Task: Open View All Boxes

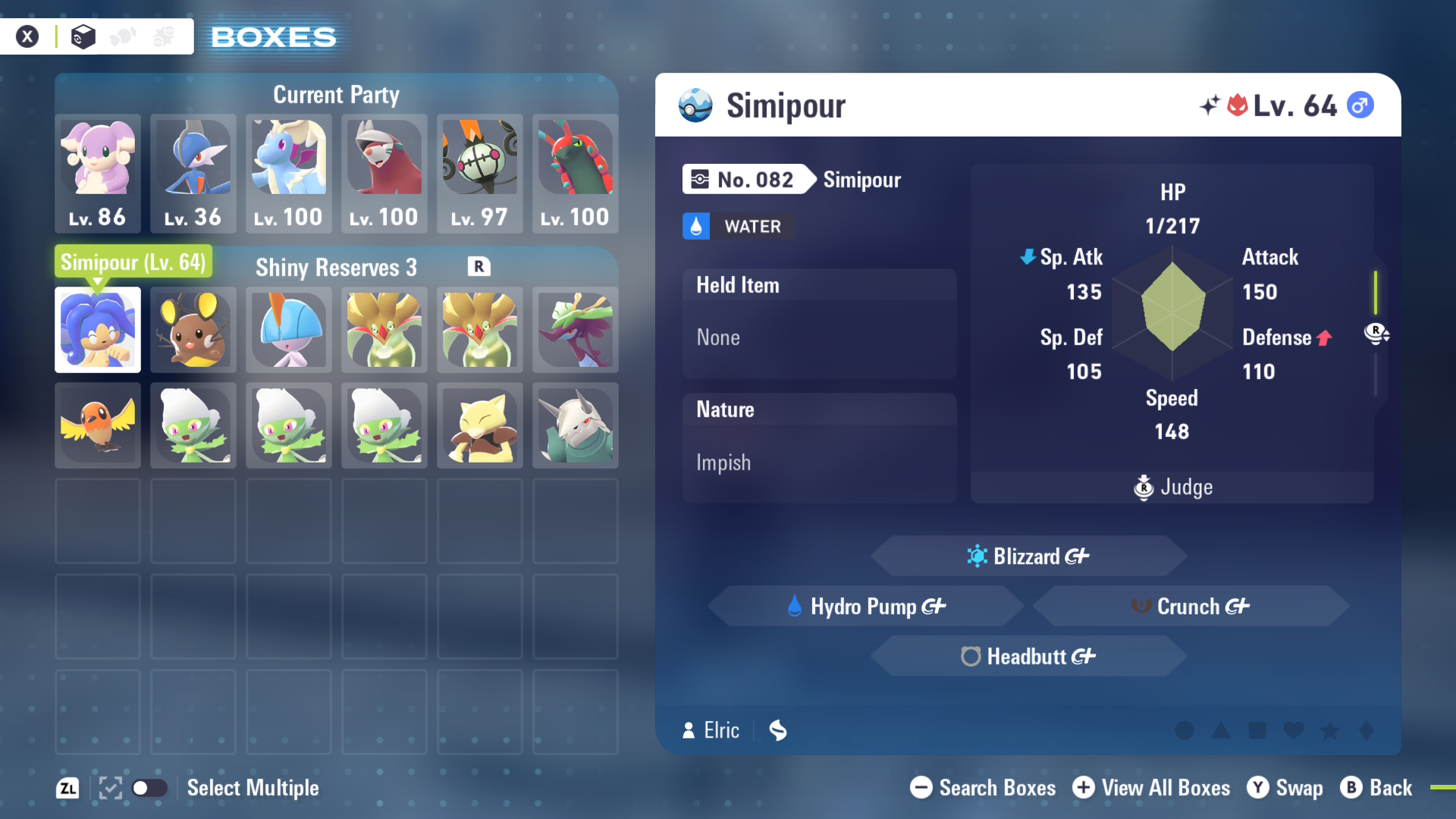Action: pos(1151,788)
